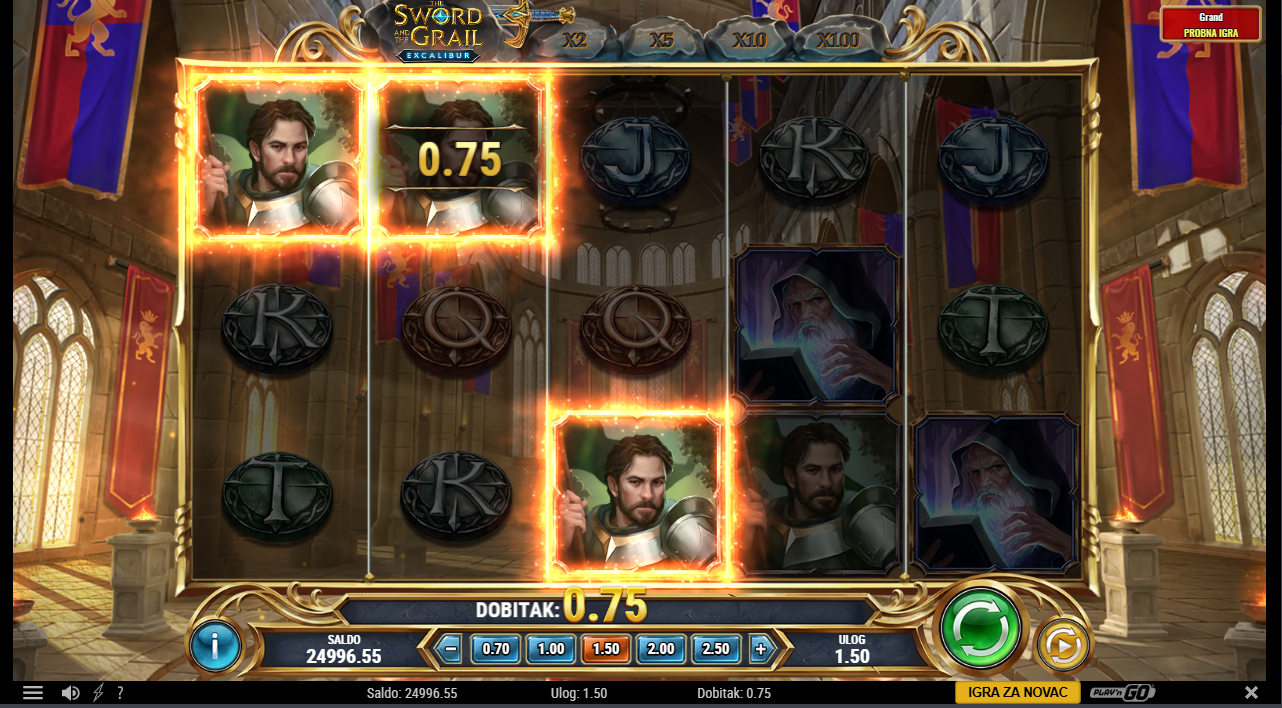Start autoplay with the gold play button
1282x708 pixels.
point(1062,646)
